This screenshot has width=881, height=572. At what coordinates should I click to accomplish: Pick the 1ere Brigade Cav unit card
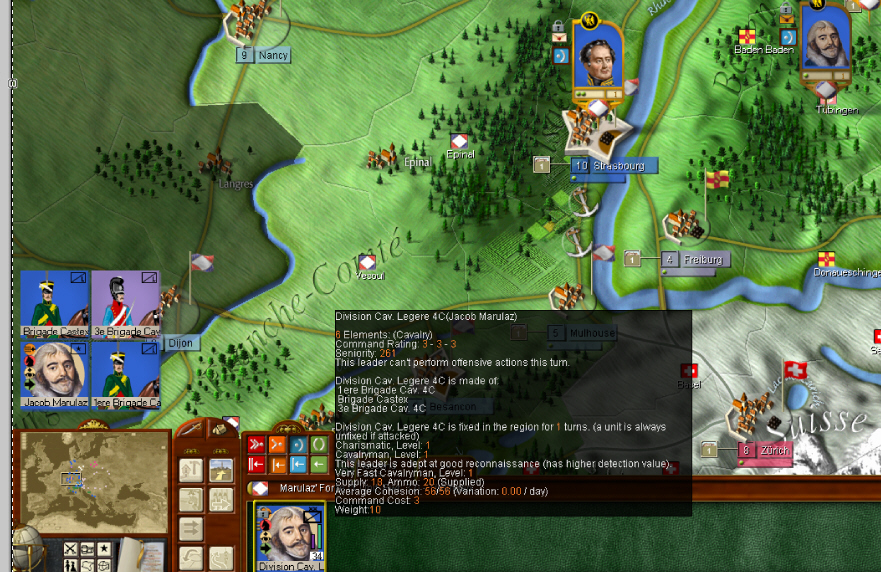(125, 374)
